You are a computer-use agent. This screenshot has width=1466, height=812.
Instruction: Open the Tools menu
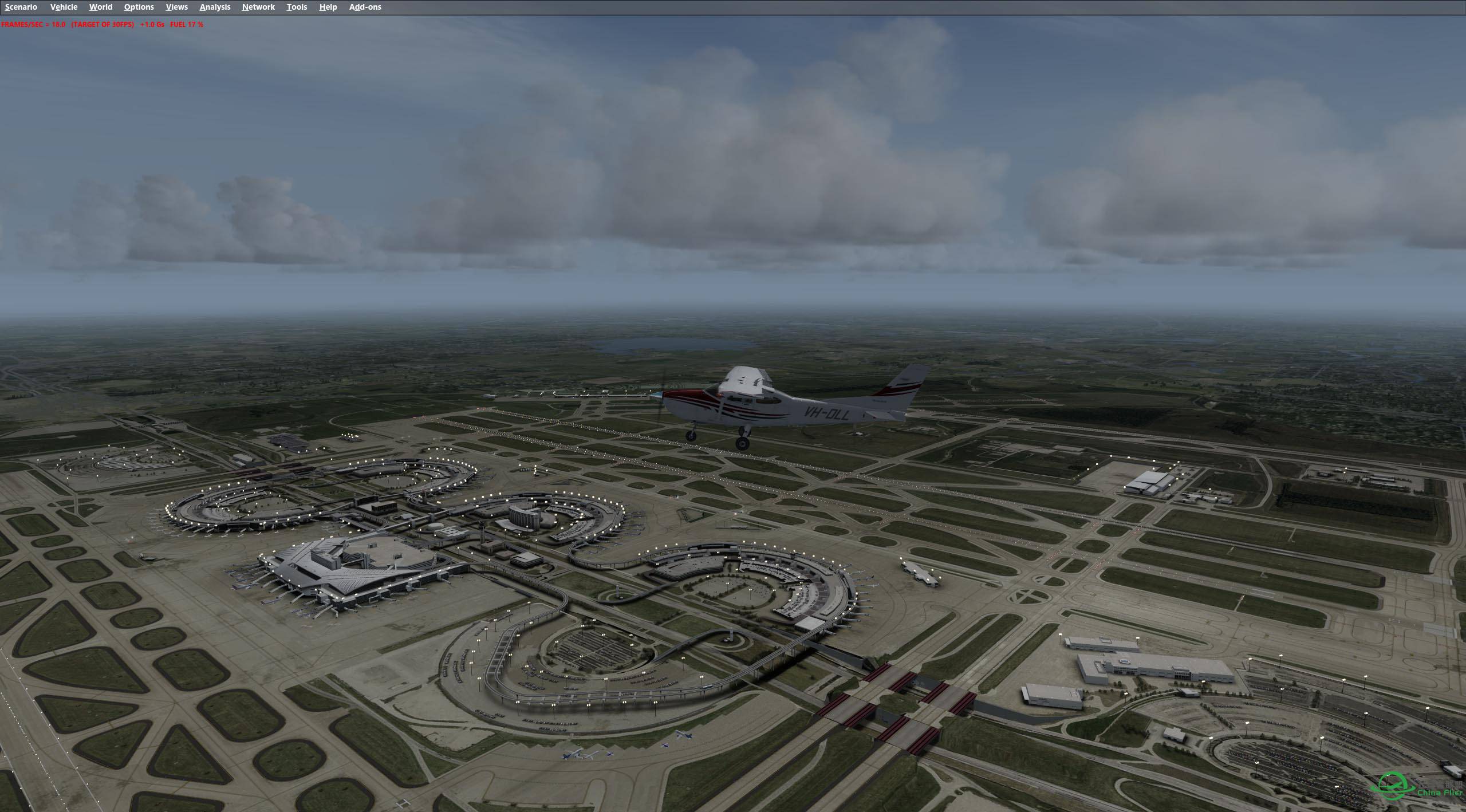click(x=297, y=7)
